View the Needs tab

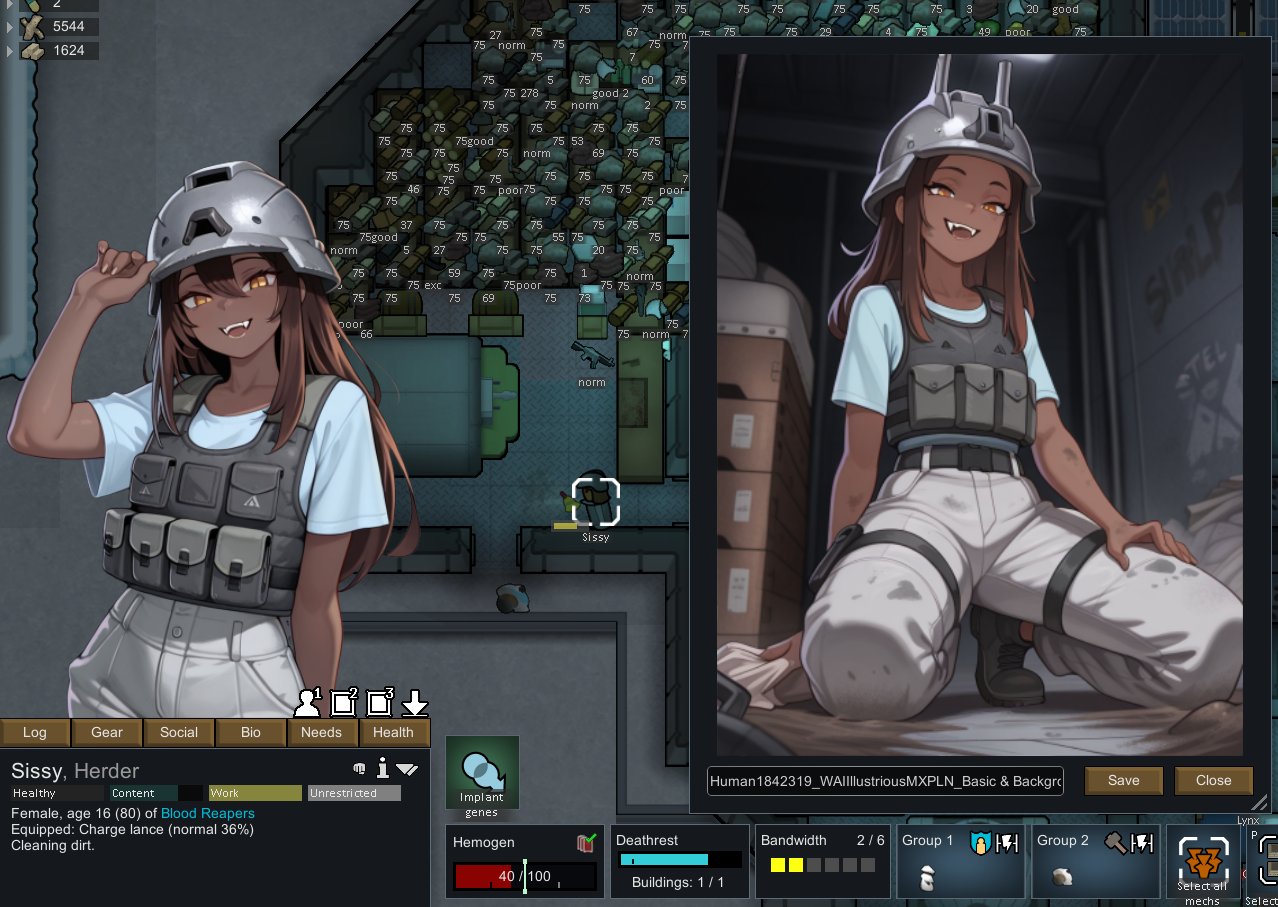point(321,732)
